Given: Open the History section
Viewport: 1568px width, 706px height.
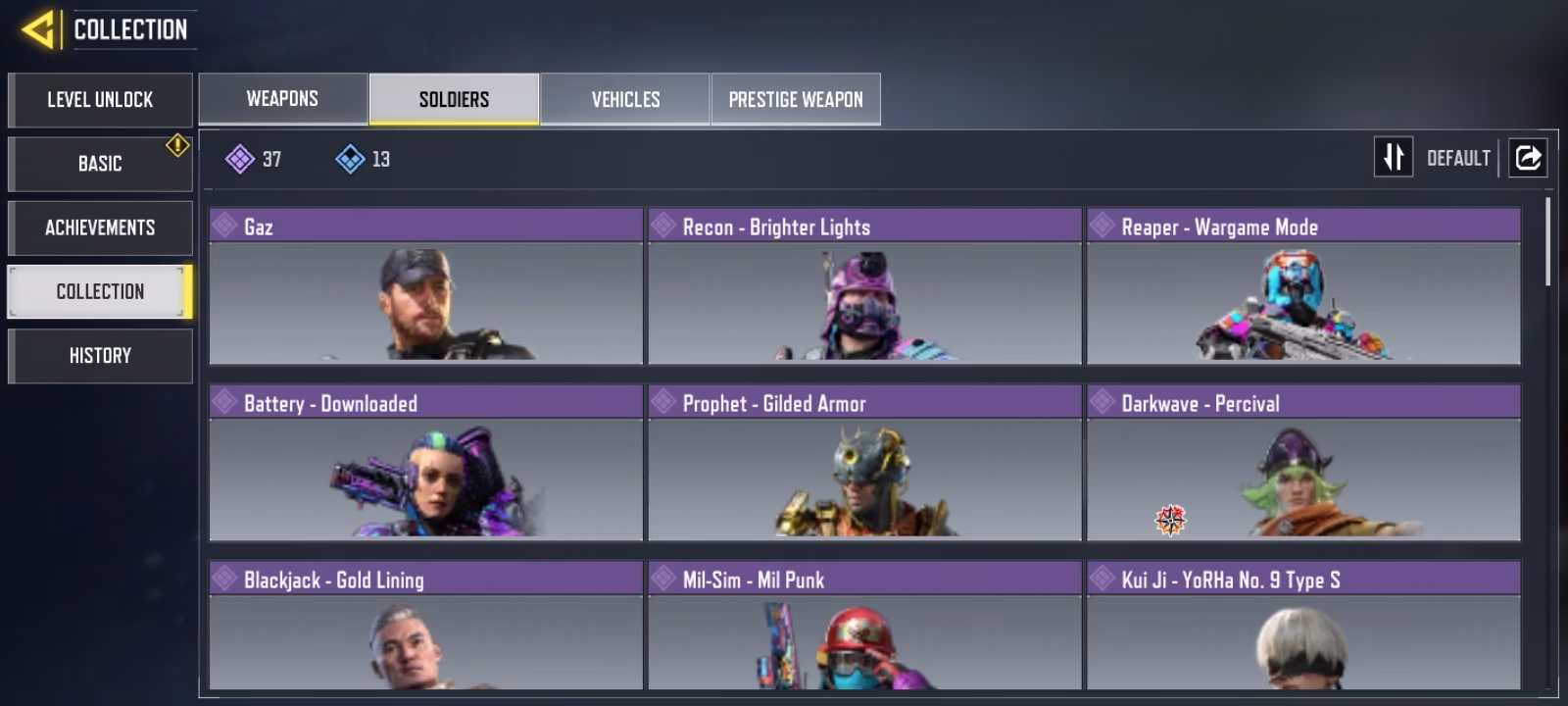Looking at the screenshot, I should [x=100, y=355].
